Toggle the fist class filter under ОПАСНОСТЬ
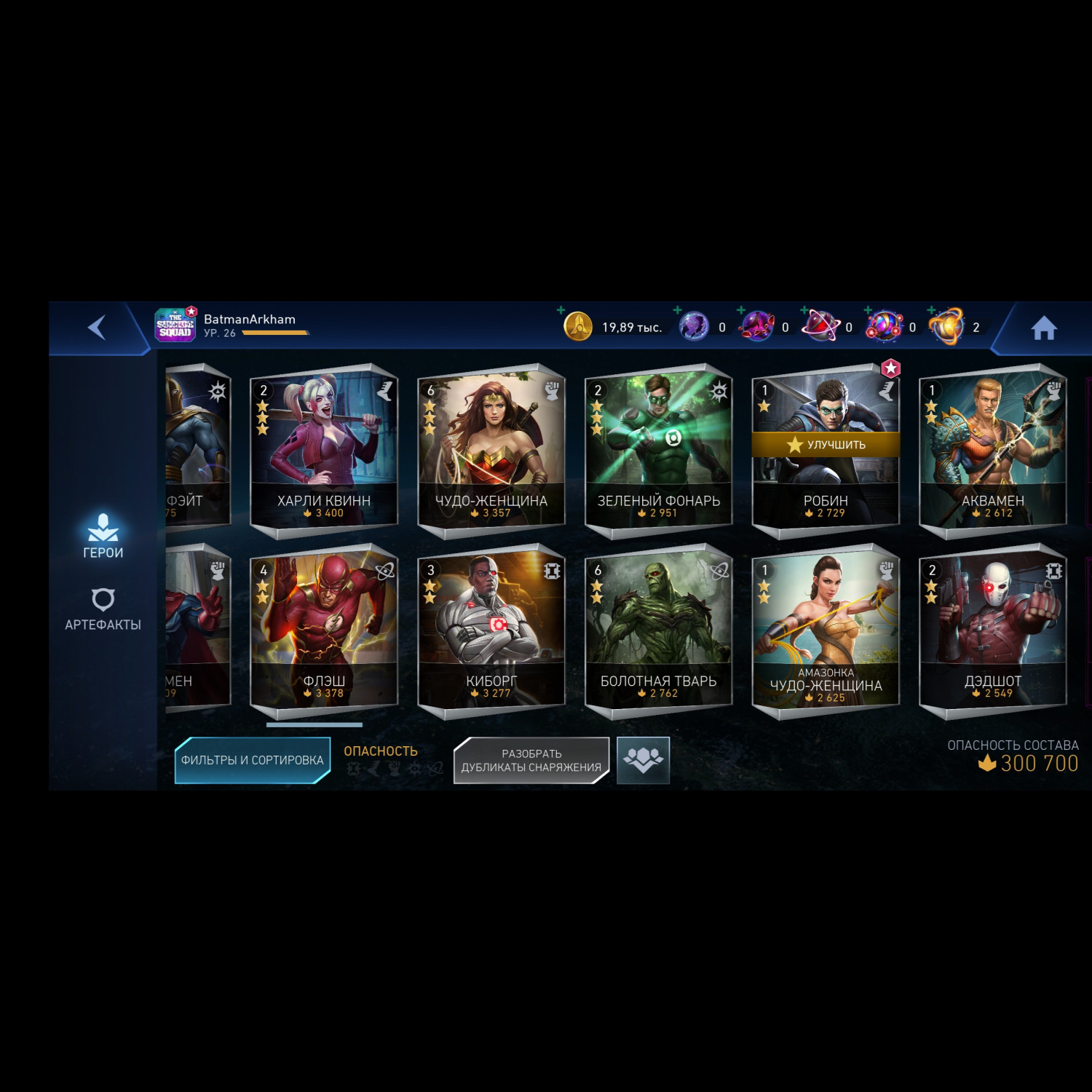This screenshot has width=1092, height=1092. tap(395, 768)
